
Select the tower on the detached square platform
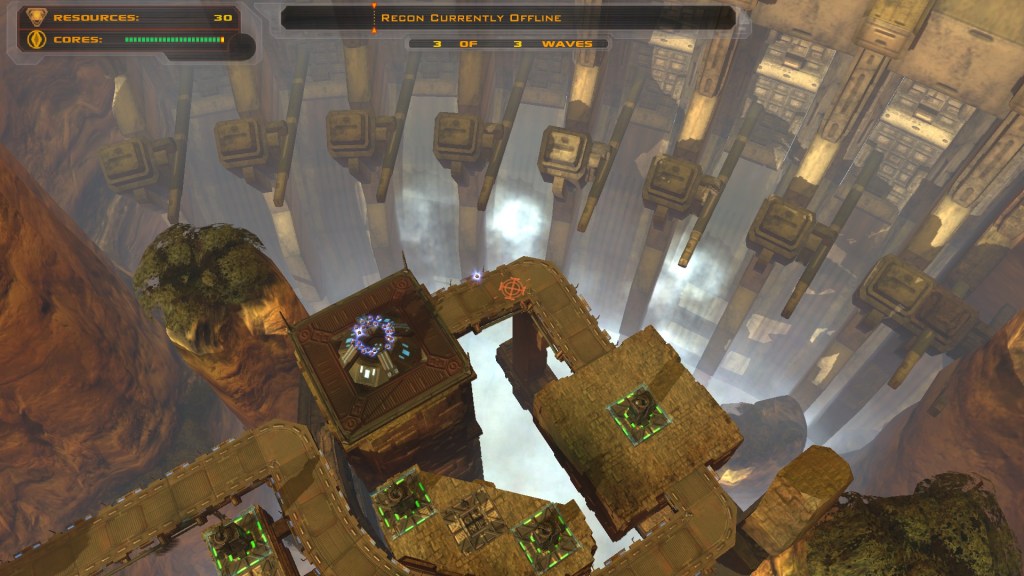click(638, 410)
